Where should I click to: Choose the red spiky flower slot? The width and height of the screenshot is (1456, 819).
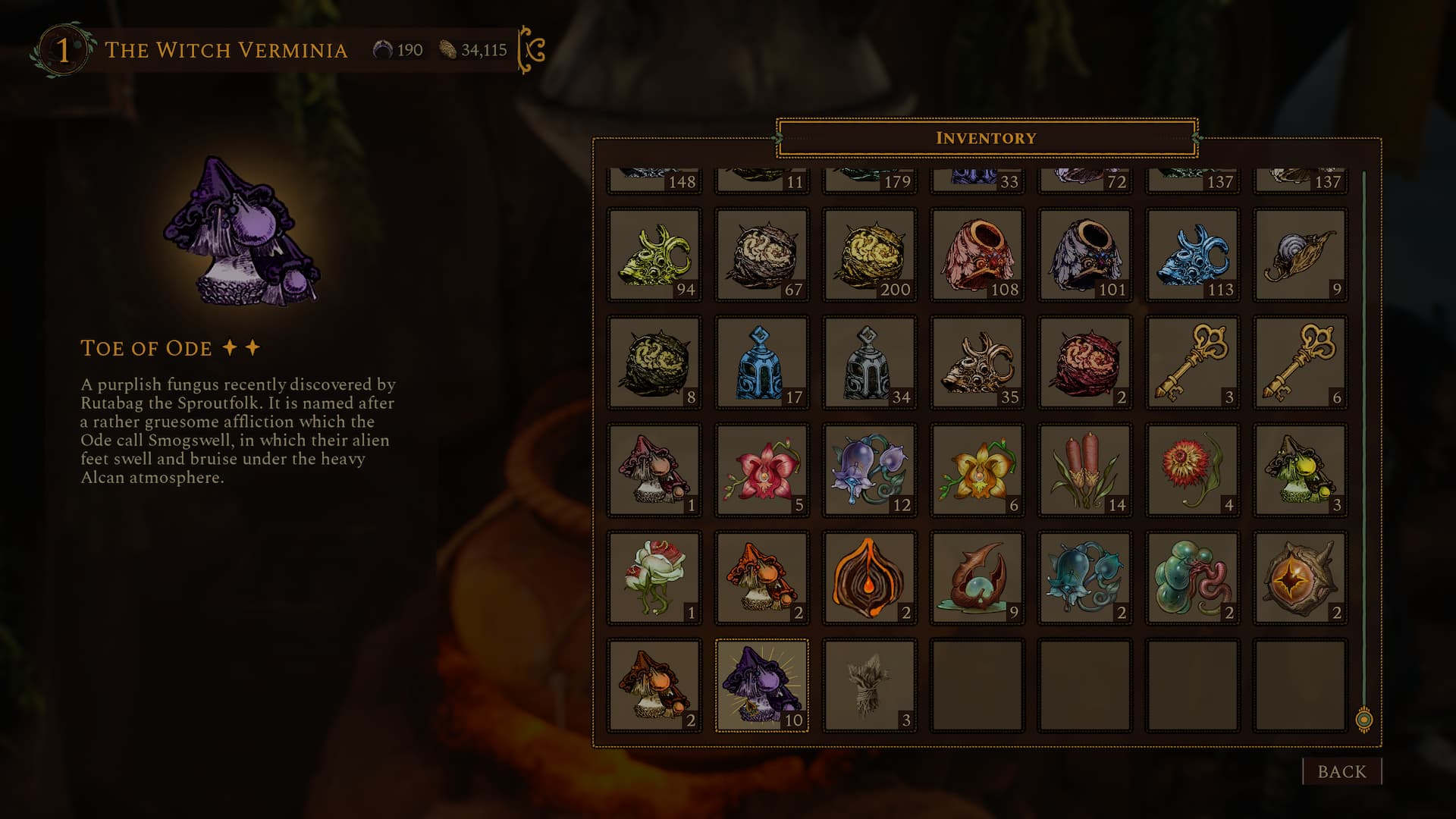click(x=1192, y=470)
